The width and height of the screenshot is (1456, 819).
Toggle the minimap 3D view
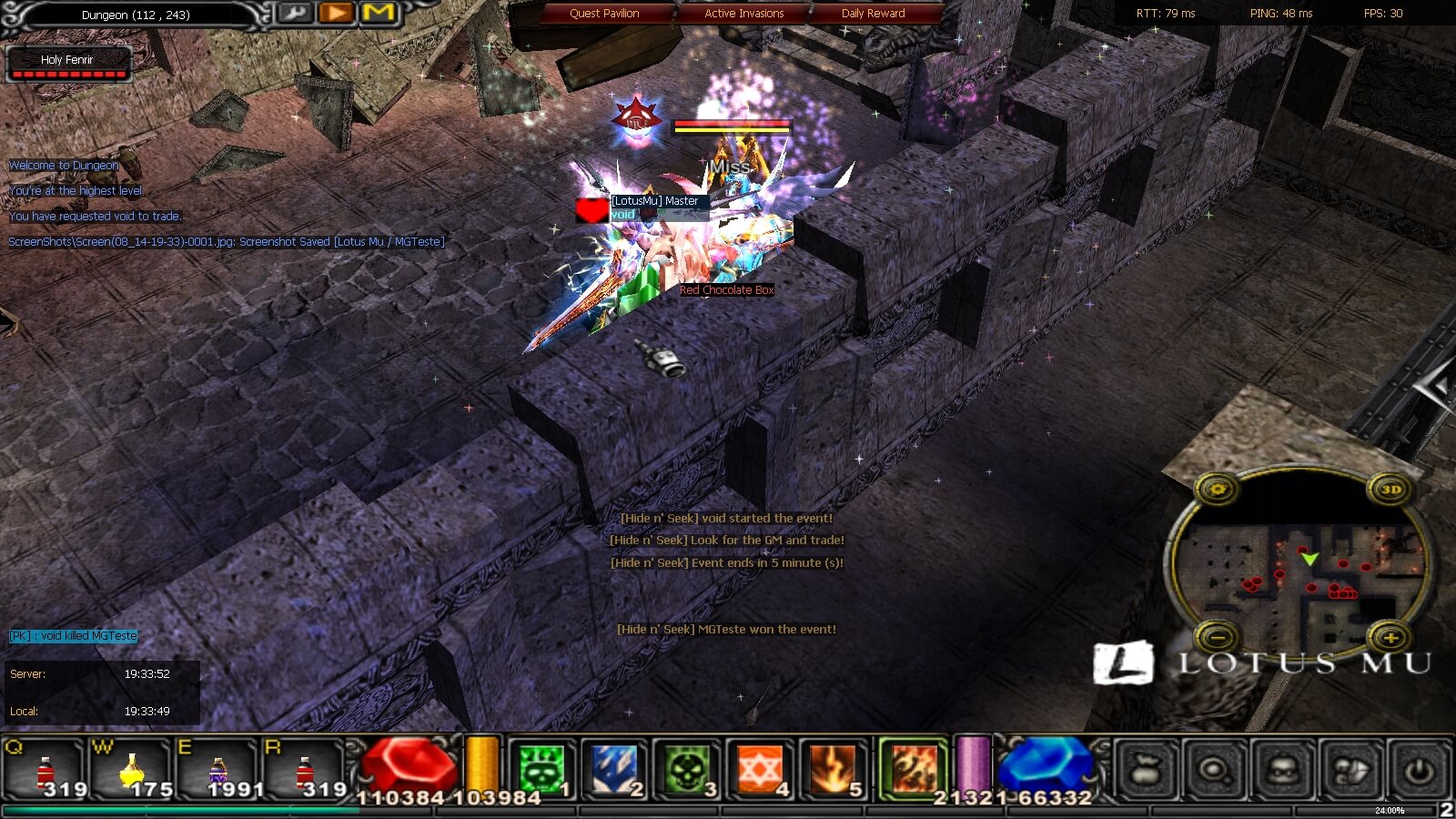coord(1391,490)
